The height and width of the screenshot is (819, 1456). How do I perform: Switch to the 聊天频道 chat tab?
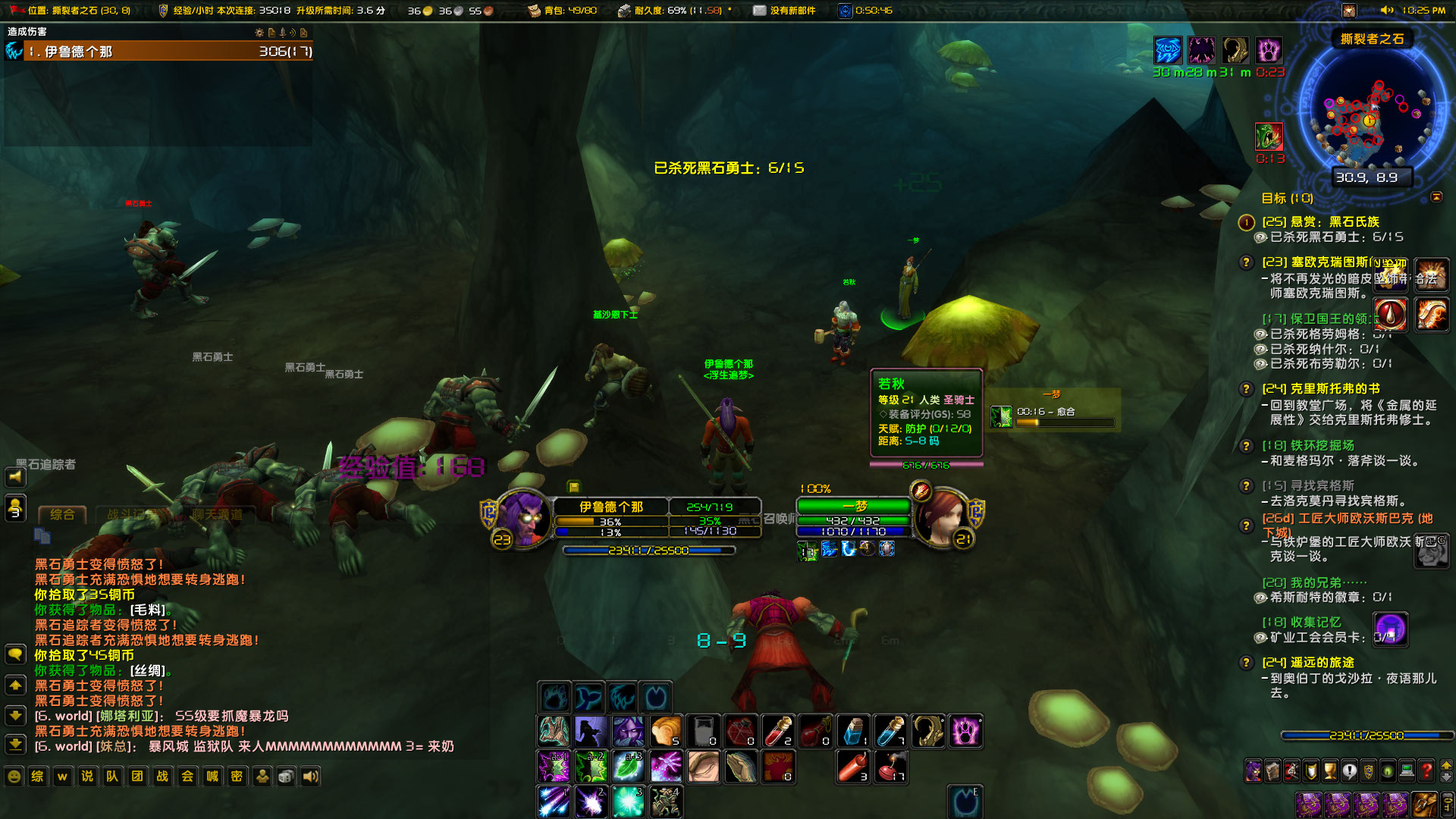click(218, 513)
